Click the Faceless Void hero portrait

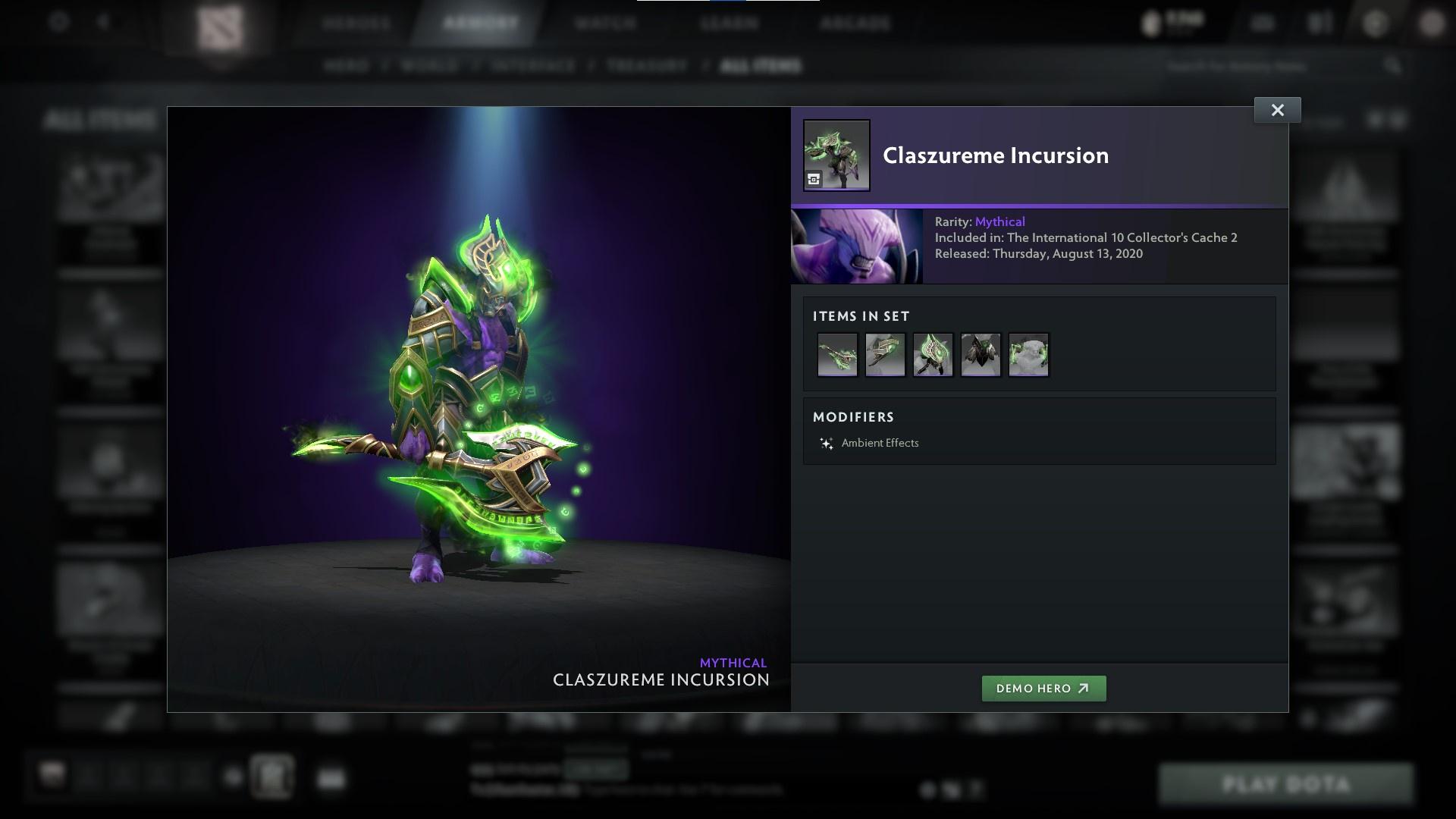(x=857, y=246)
